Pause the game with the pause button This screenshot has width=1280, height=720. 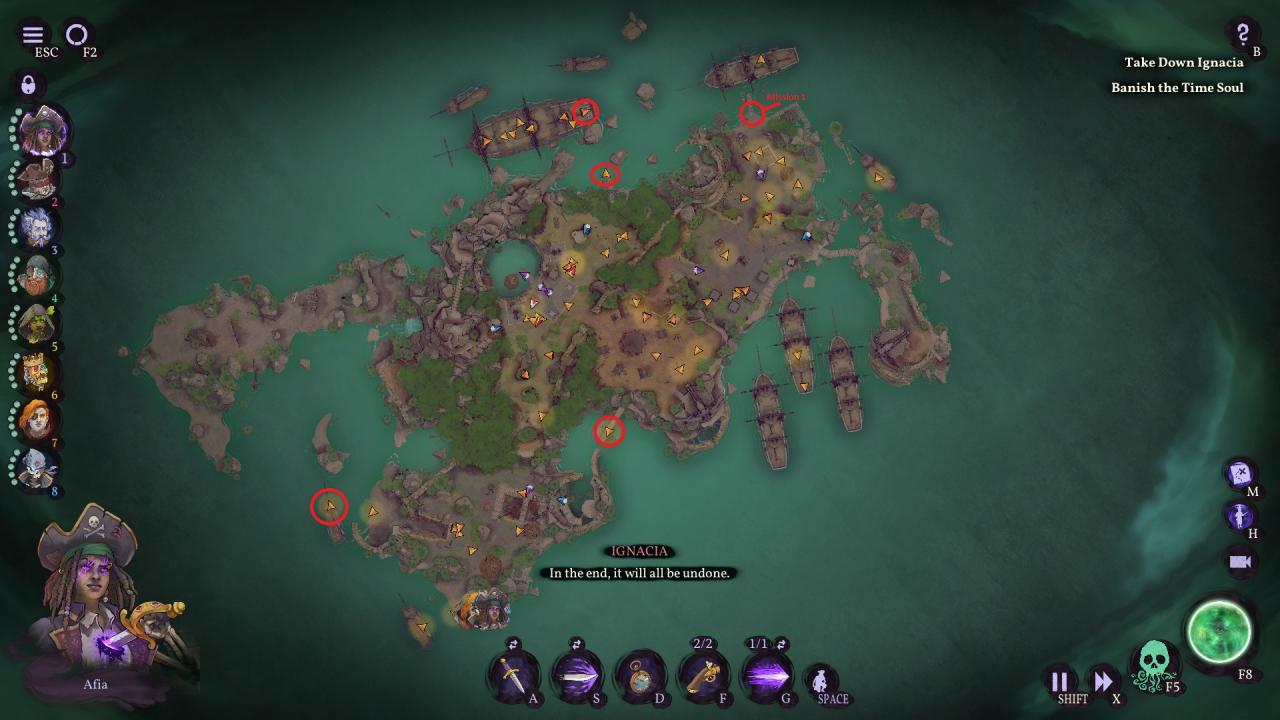1060,682
